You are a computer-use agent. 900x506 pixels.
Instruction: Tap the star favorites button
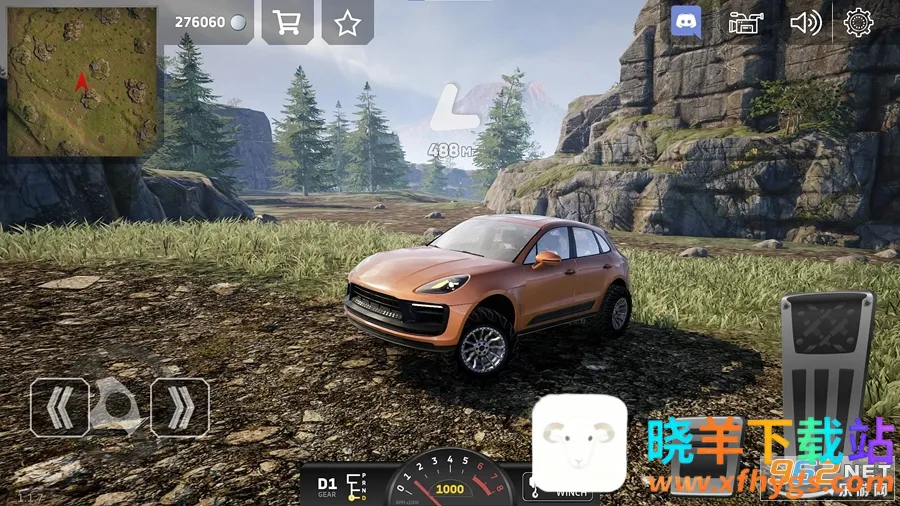click(347, 23)
